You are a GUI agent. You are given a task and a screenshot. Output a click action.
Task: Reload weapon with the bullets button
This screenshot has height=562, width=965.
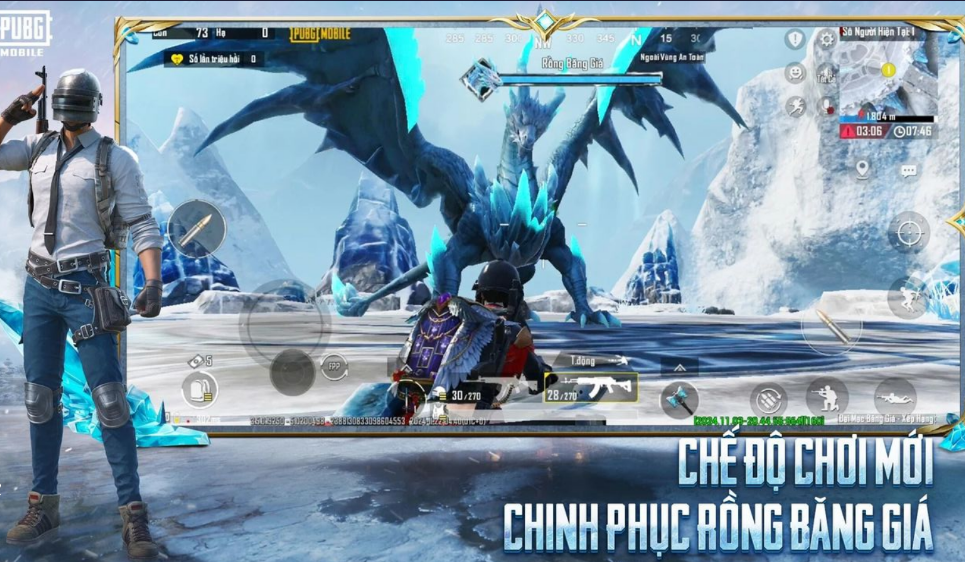pos(768,401)
